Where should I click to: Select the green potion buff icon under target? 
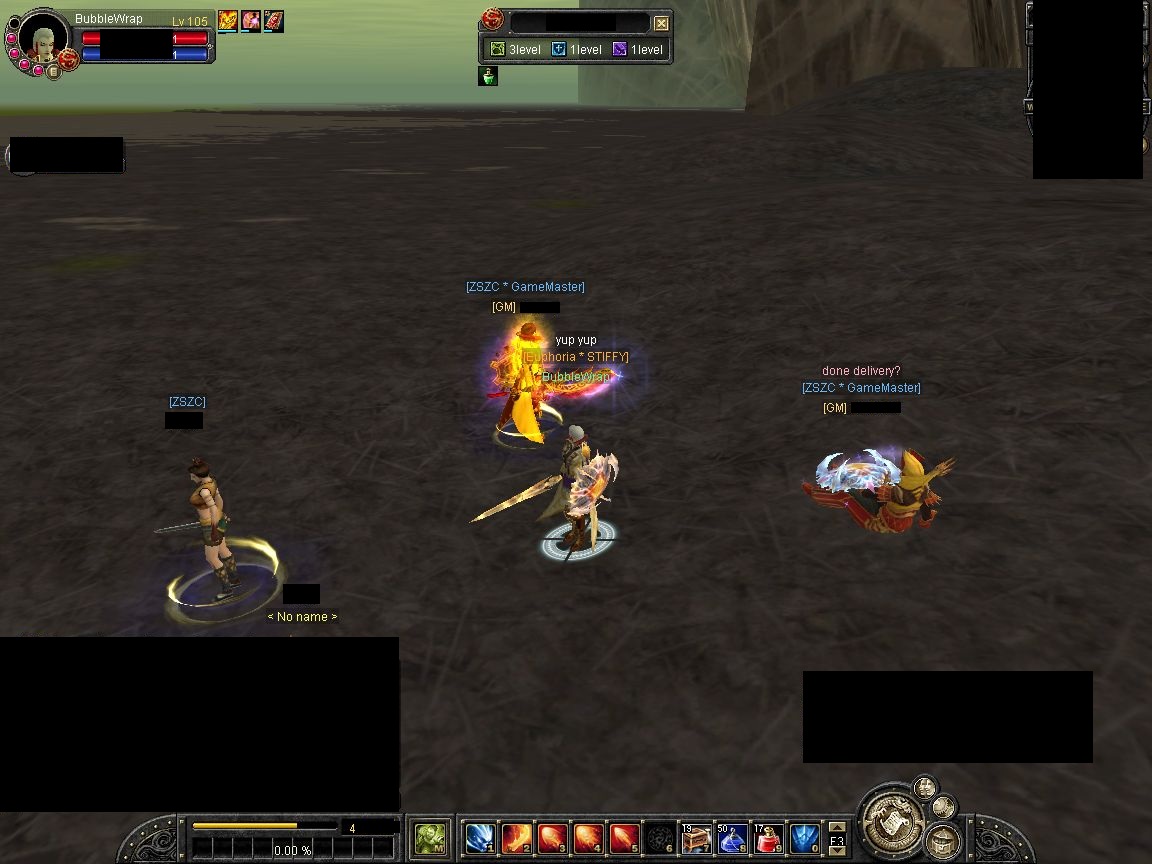tap(488, 76)
